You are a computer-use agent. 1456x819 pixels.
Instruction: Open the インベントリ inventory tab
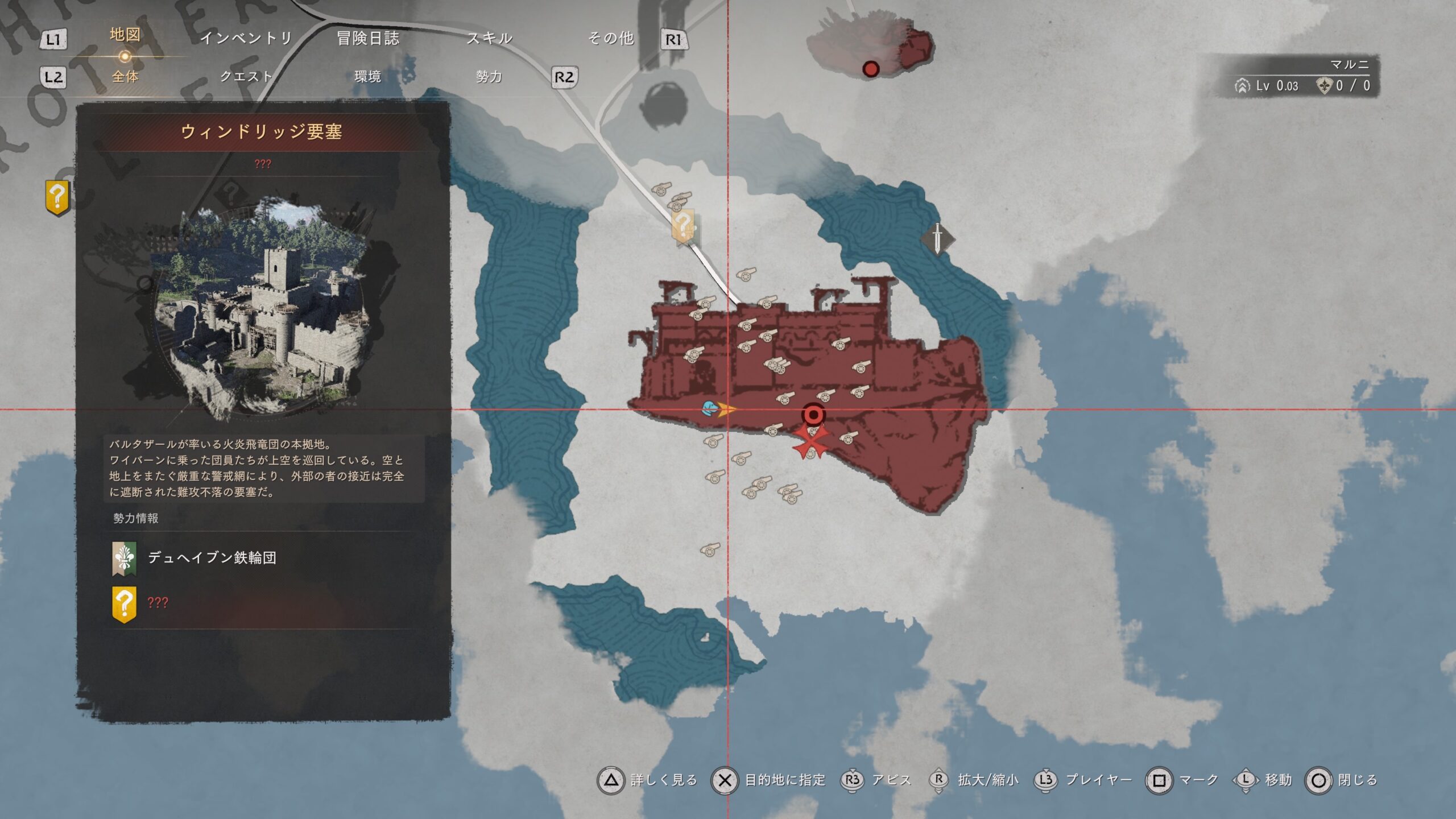coord(246,38)
